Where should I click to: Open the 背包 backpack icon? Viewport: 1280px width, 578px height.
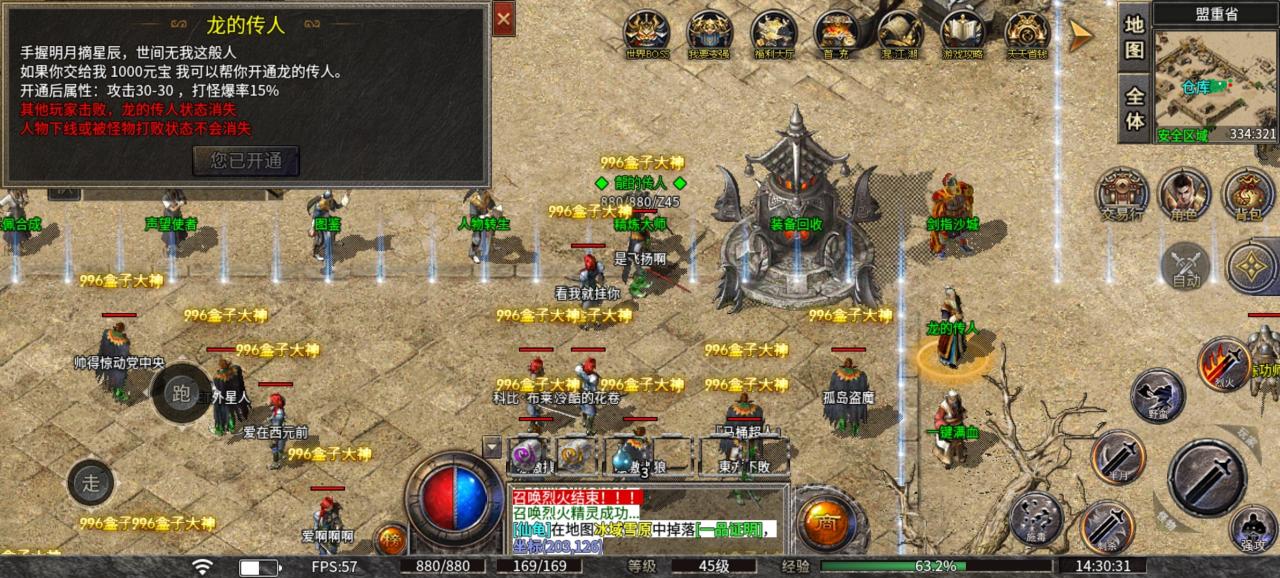click(1247, 193)
